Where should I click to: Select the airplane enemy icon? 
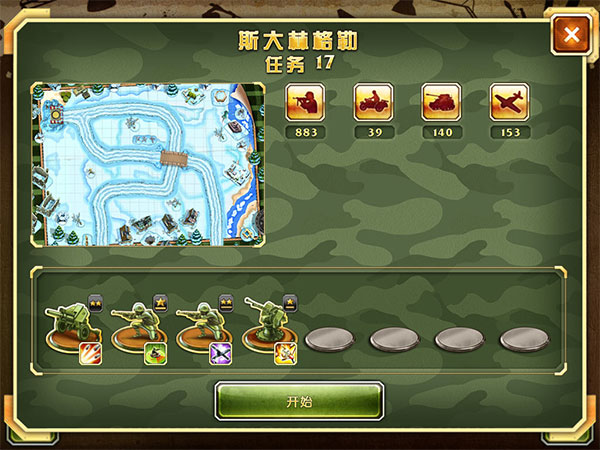(509, 102)
